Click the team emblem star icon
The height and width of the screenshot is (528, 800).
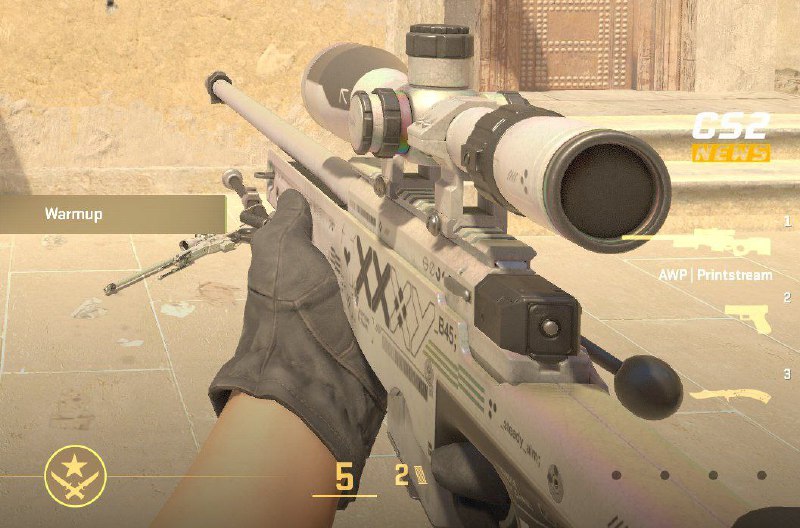[75, 472]
